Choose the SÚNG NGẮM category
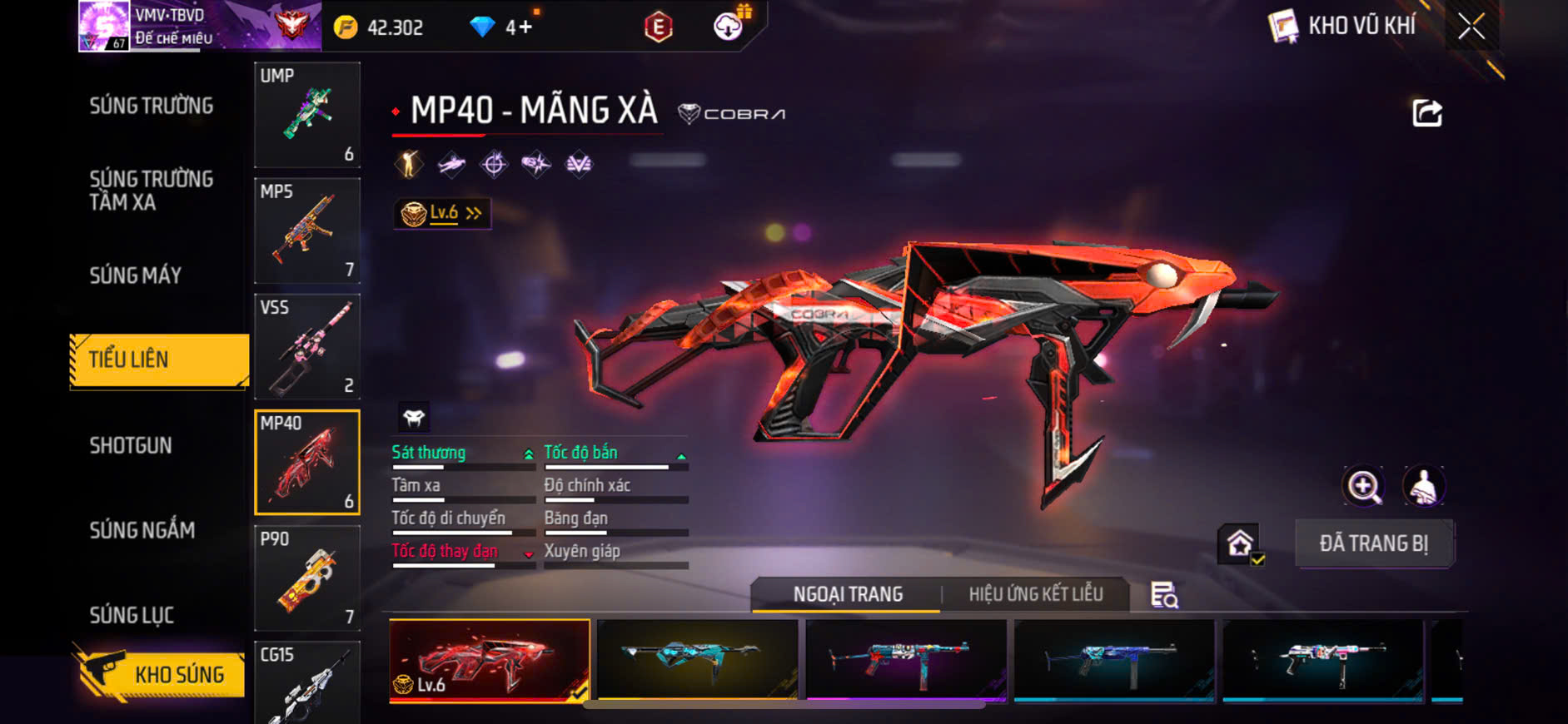1568x724 pixels. [142, 530]
